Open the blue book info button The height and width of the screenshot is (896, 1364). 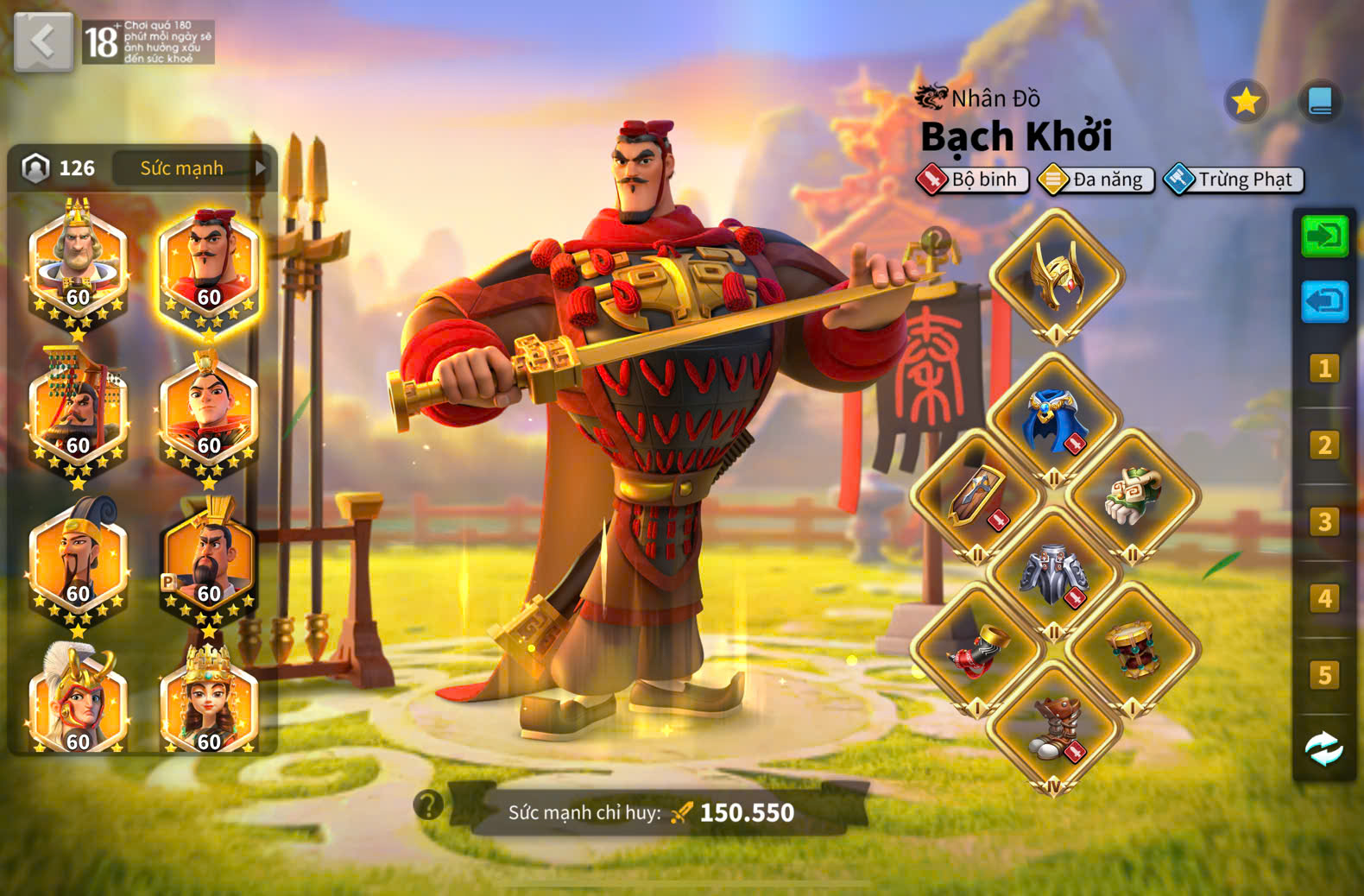pos(1320,102)
